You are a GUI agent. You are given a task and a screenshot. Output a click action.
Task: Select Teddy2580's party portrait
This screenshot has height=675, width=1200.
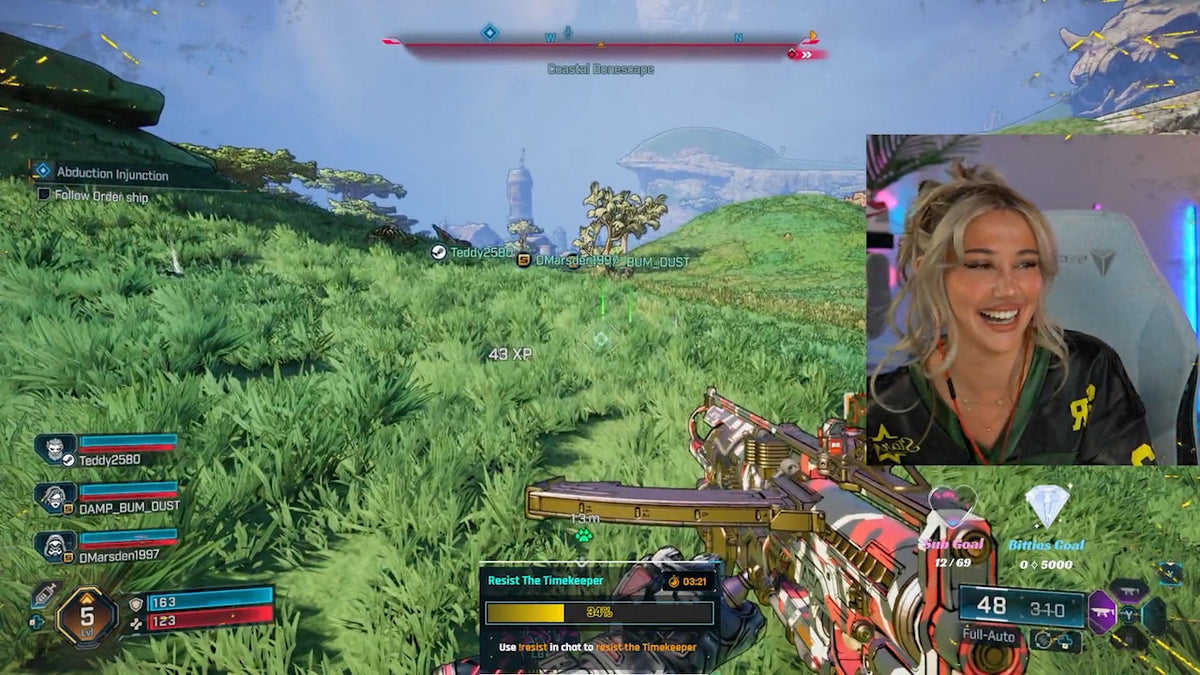click(55, 449)
